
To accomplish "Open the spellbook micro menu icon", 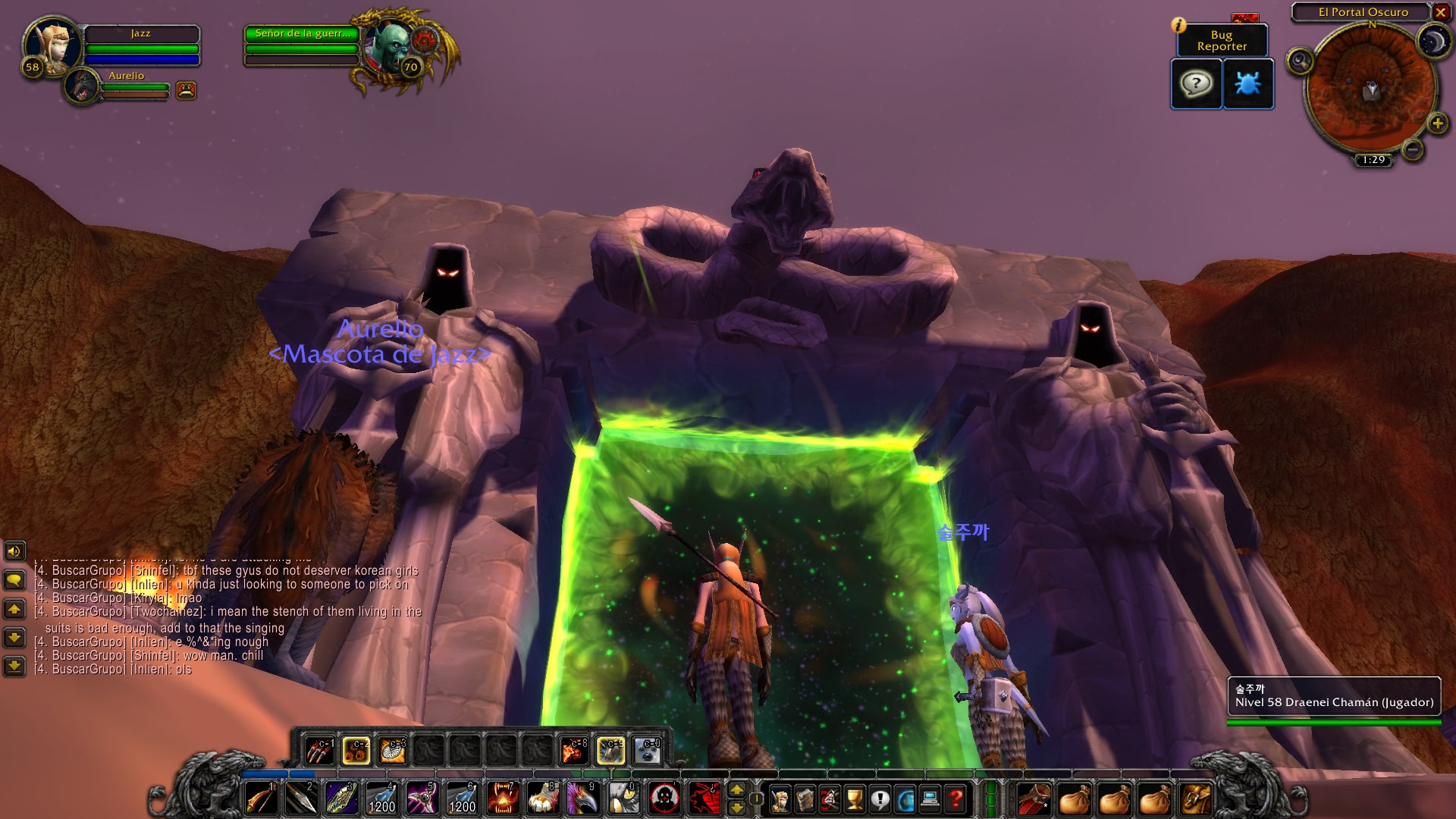I will 805,800.
